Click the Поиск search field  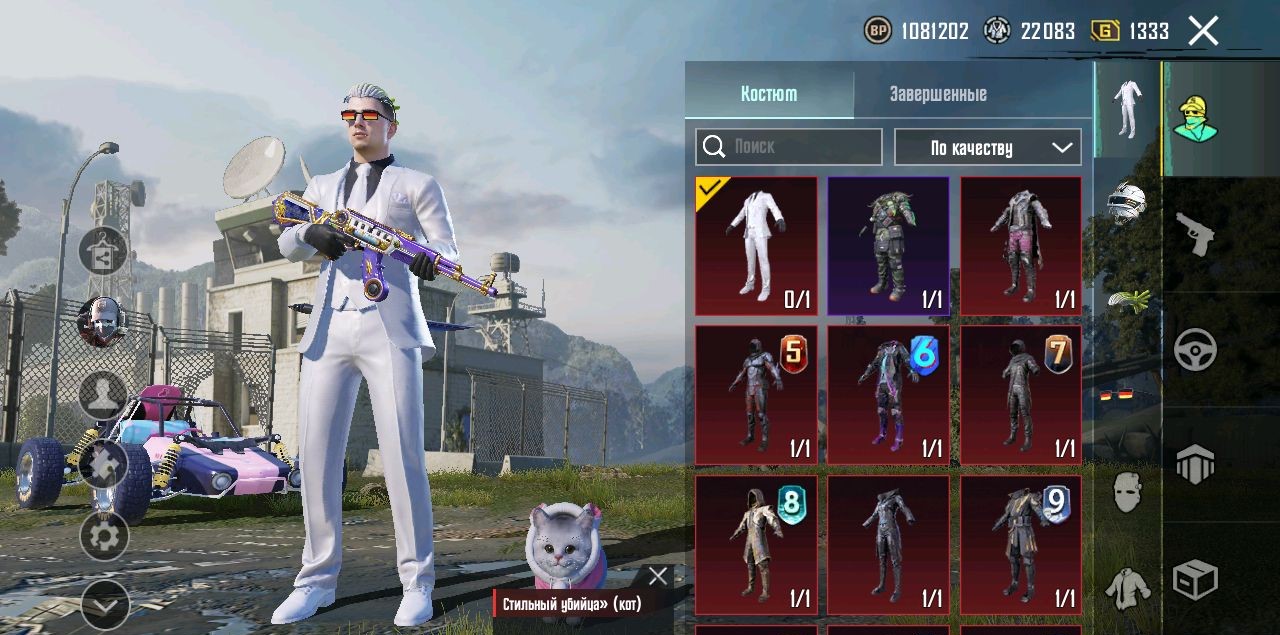789,147
